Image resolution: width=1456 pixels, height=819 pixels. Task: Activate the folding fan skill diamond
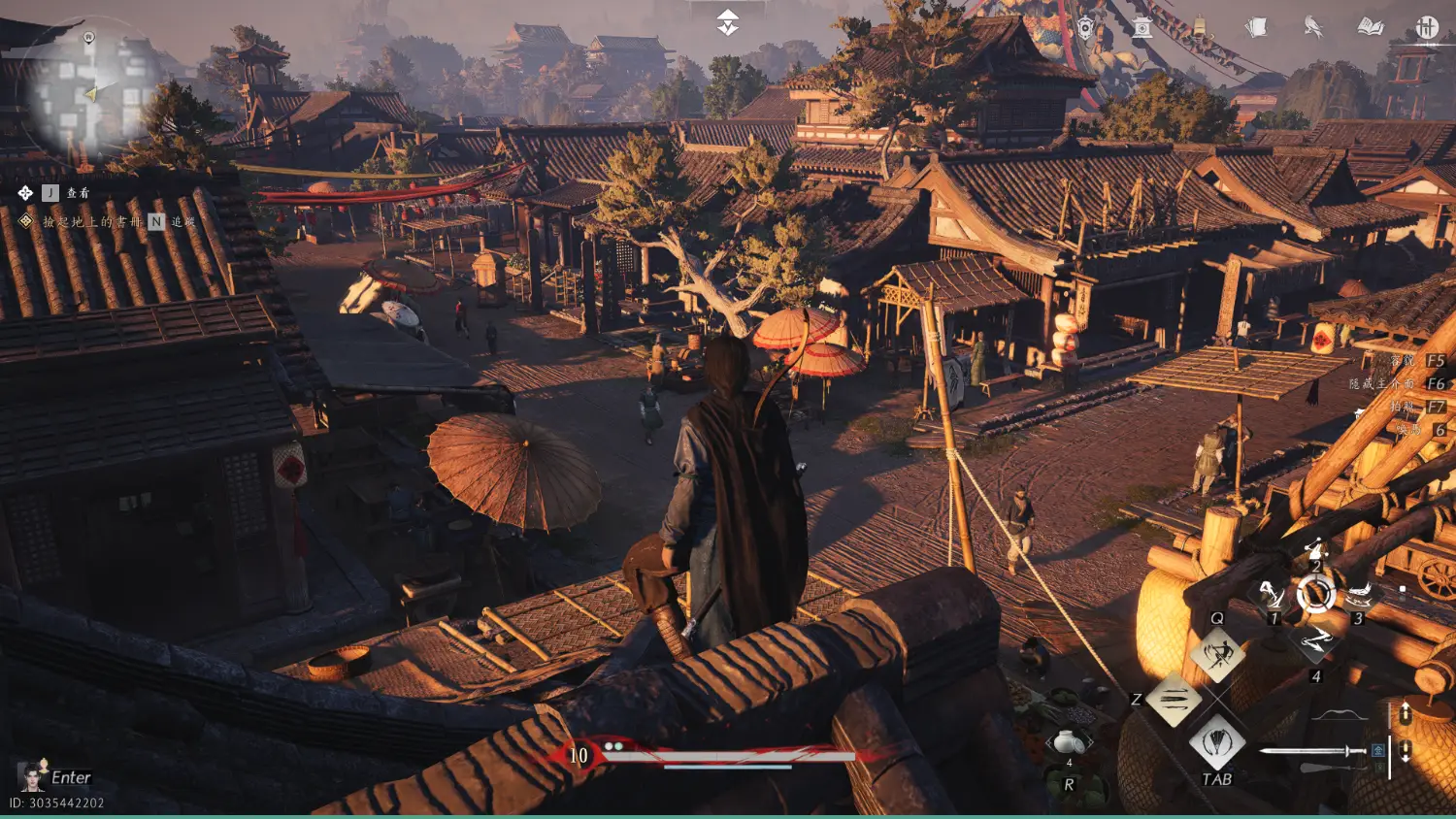point(1217,743)
